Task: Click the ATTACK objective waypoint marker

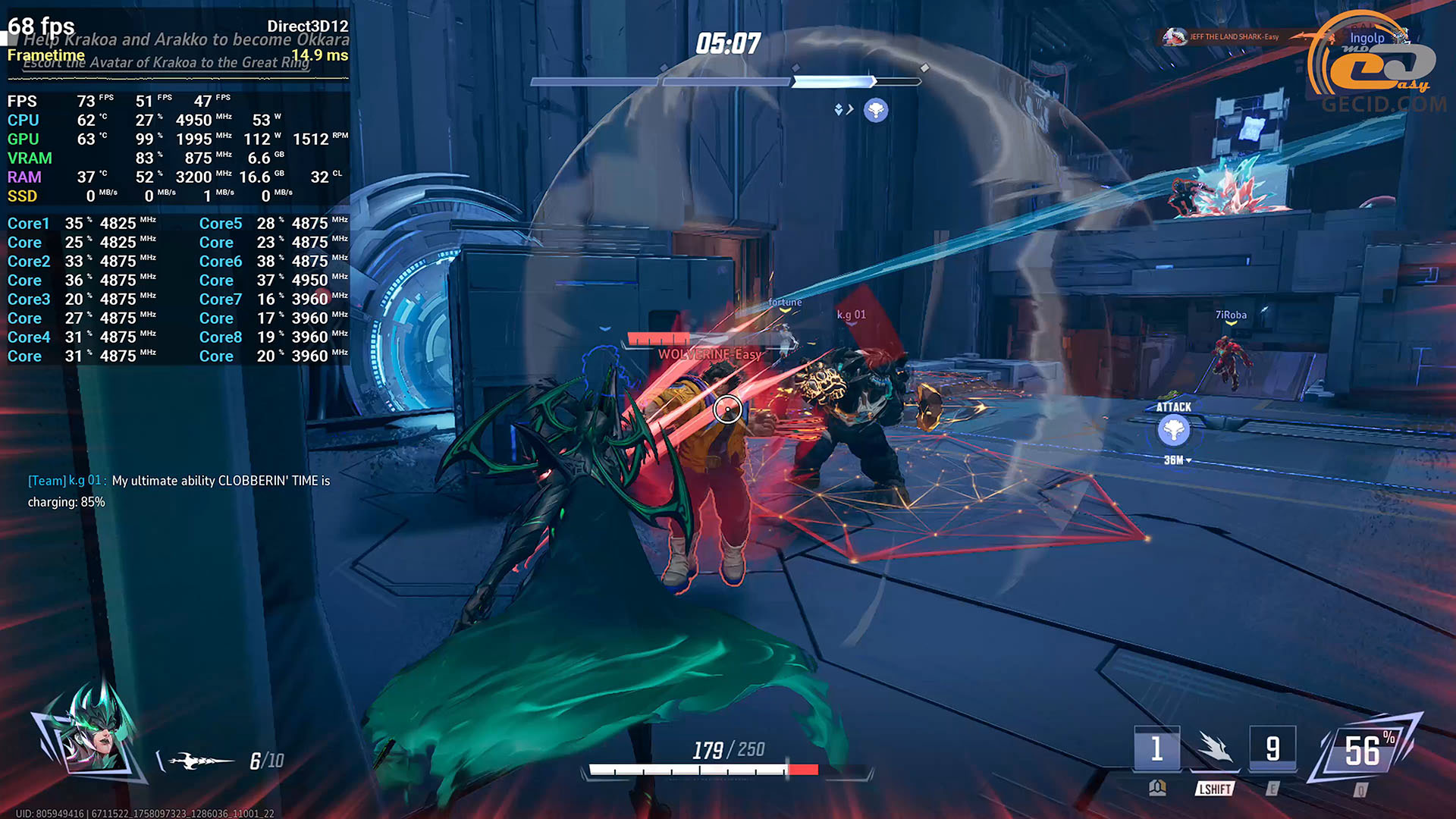Action: pyautogui.click(x=1173, y=430)
